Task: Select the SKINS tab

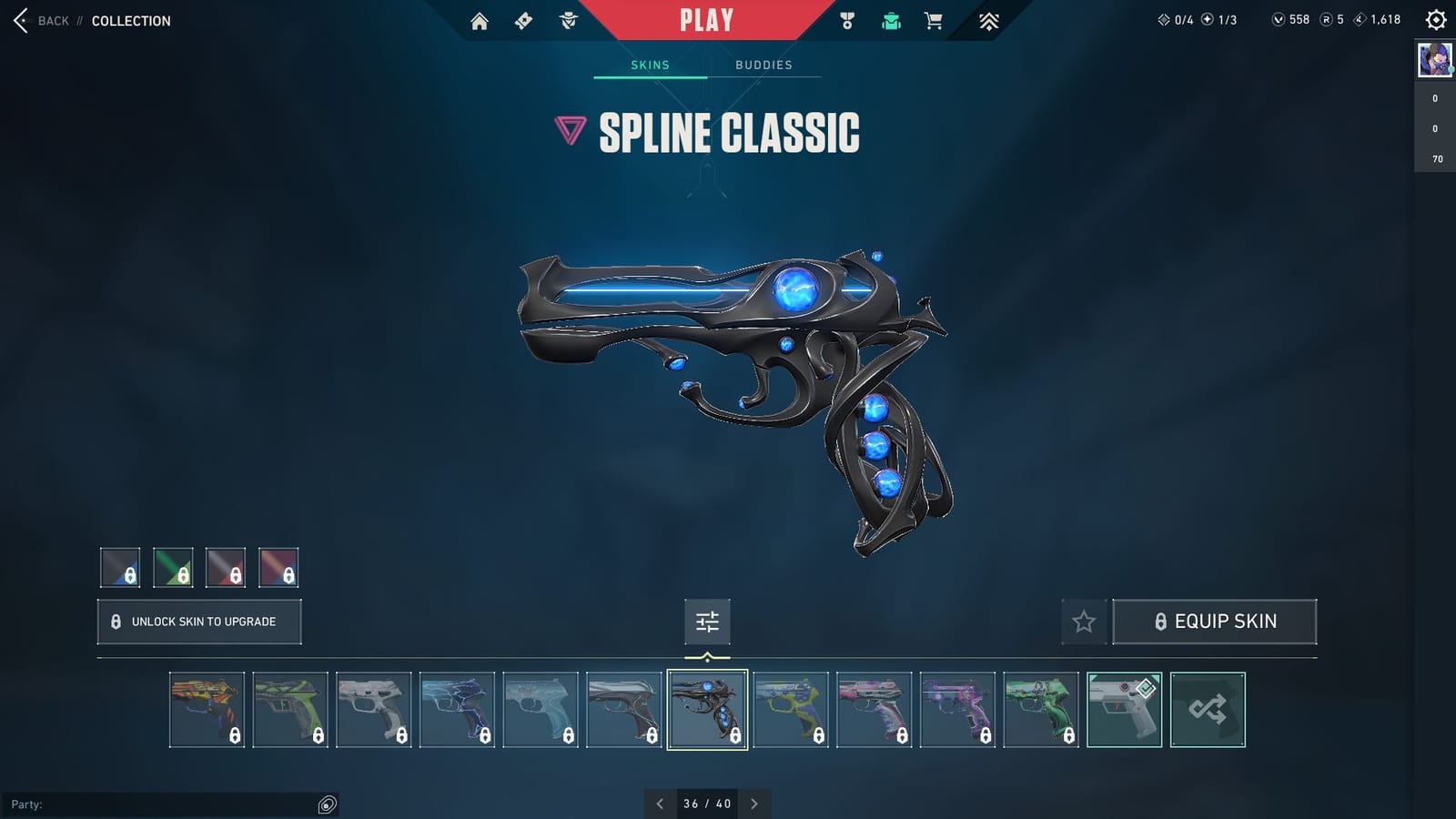Action: coord(650,65)
